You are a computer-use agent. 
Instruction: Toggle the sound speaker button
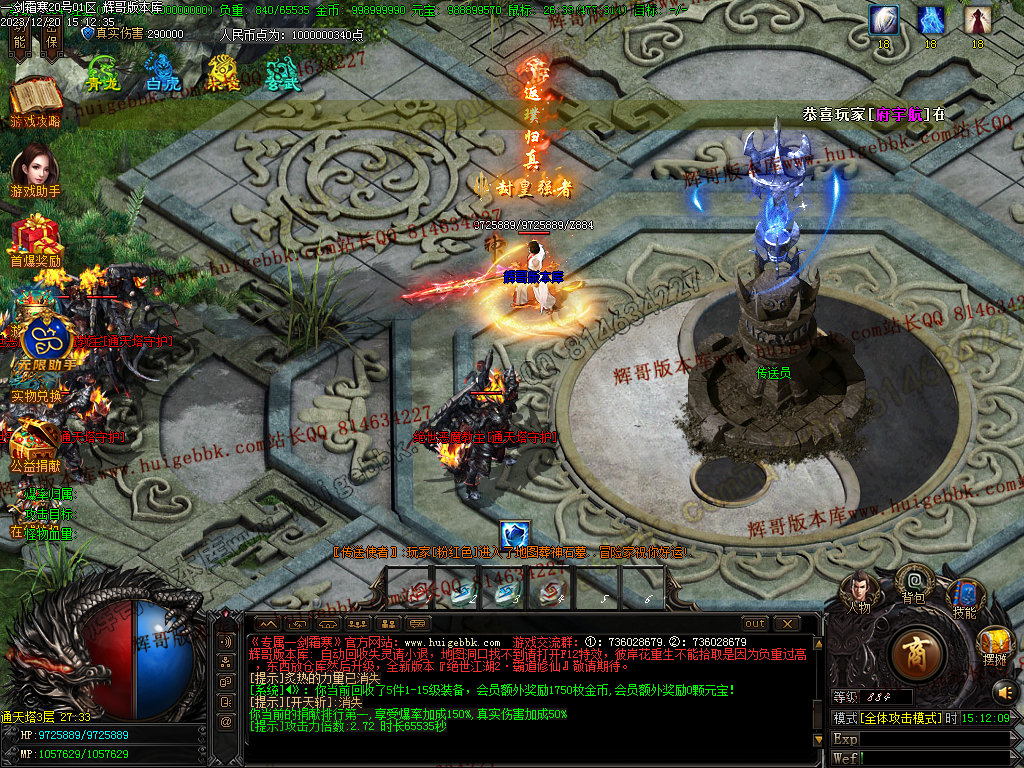tap(1002, 691)
